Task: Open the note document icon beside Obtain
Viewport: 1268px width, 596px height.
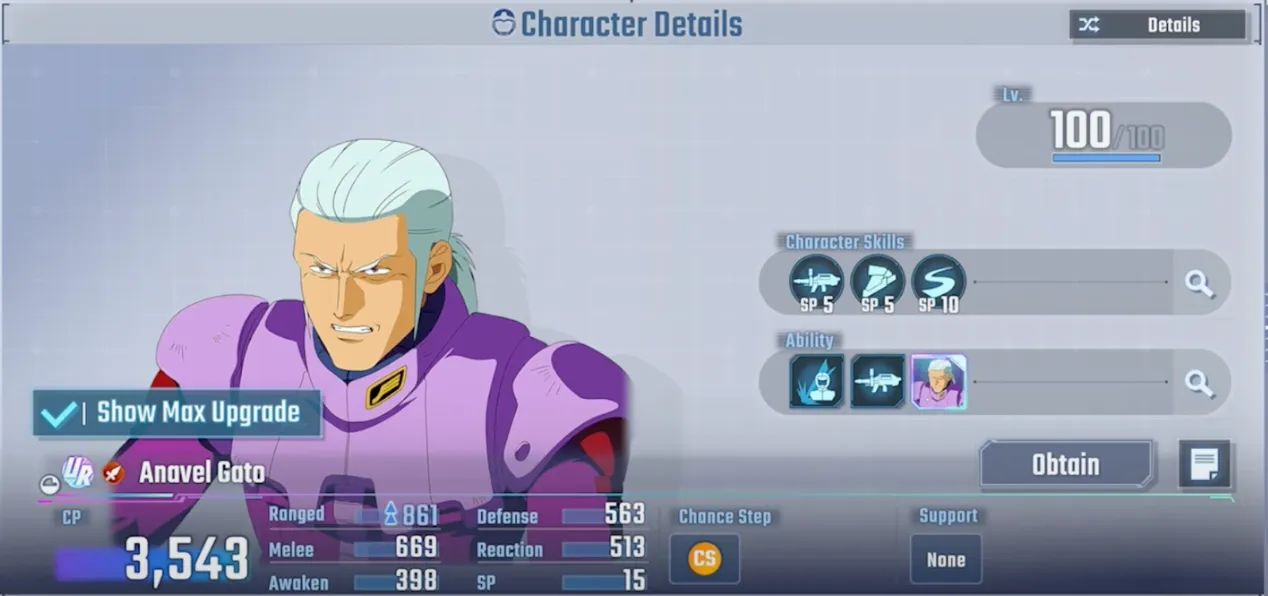Action: tap(1203, 464)
